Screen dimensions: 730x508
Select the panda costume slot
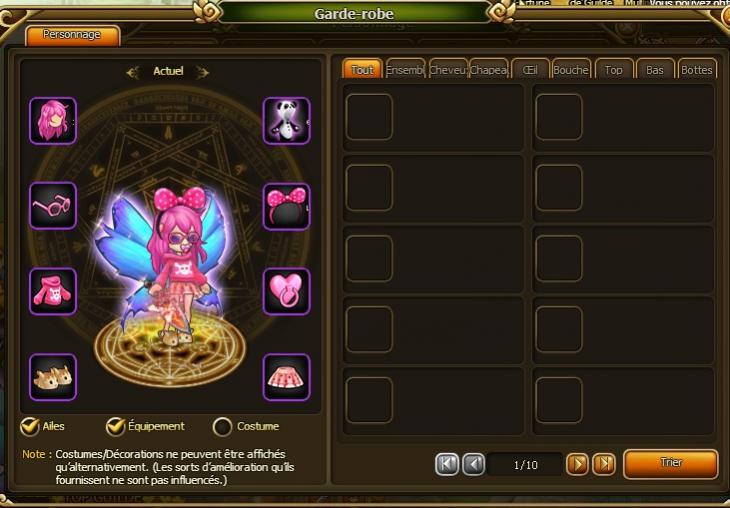286,121
